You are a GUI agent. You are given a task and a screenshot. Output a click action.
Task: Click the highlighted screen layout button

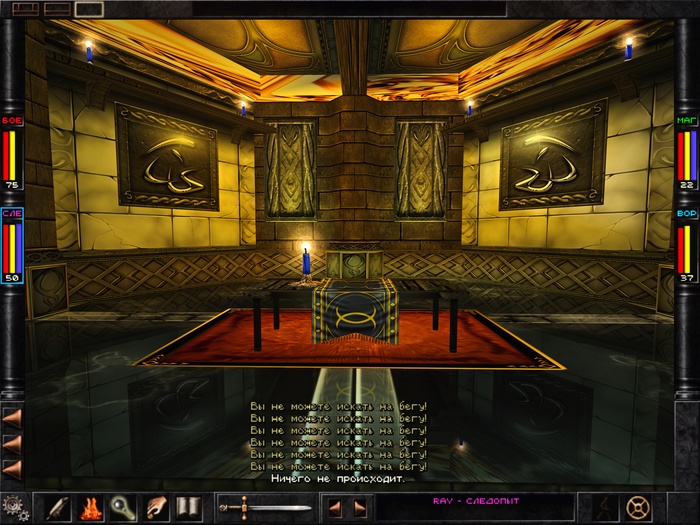click(x=89, y=9)
